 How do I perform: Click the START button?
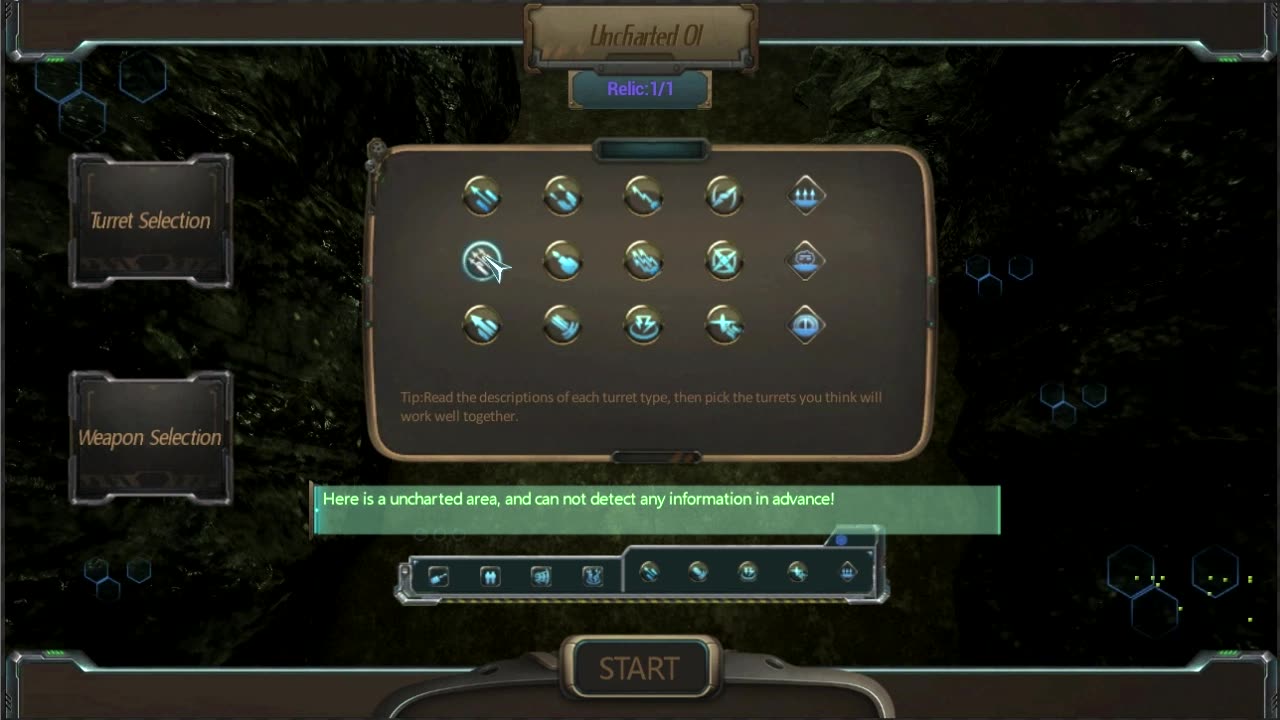pyautogui.click(x=638, y=668)
